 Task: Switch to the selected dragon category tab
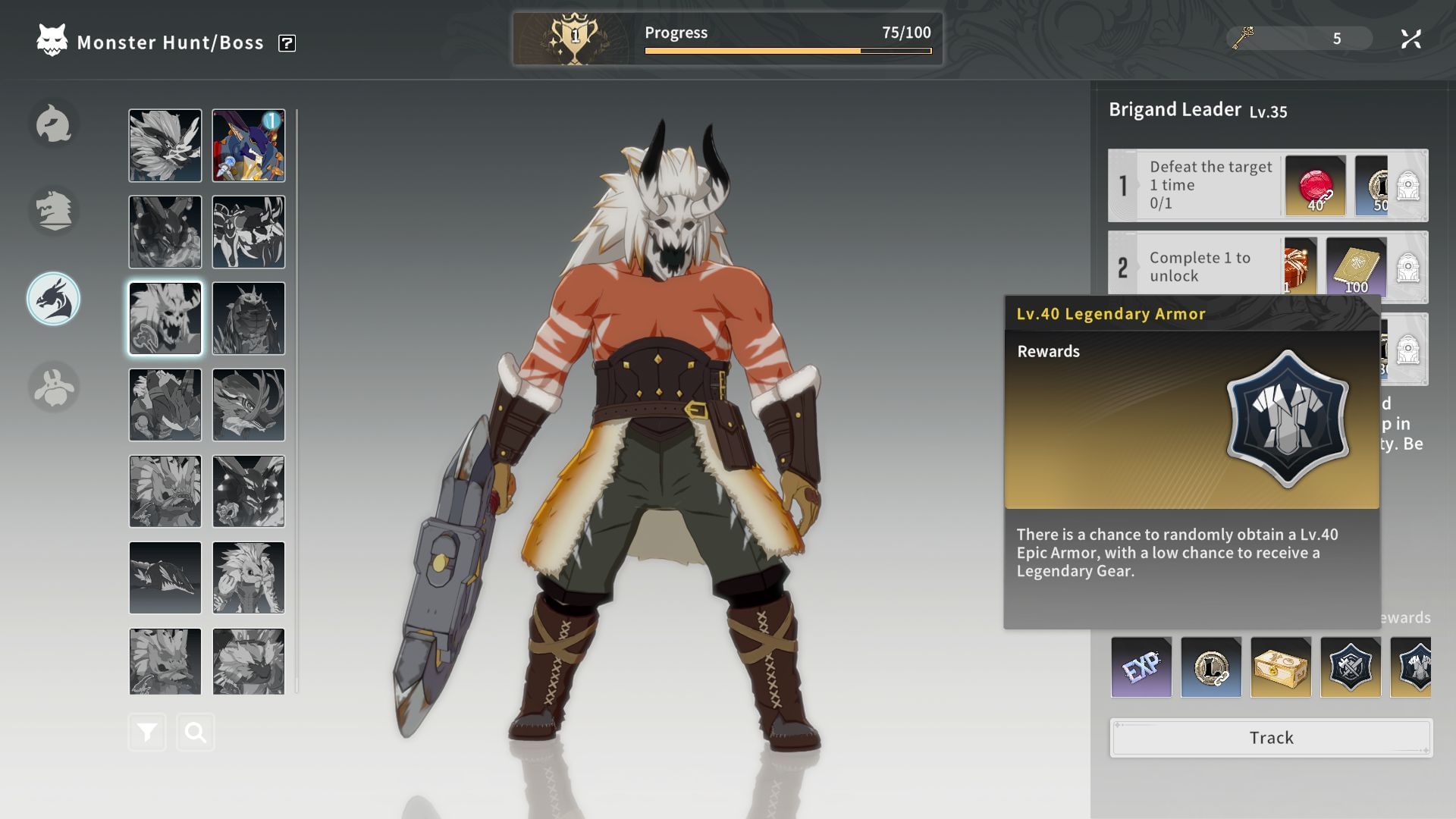pyautogui.click(x=54, y=299)
